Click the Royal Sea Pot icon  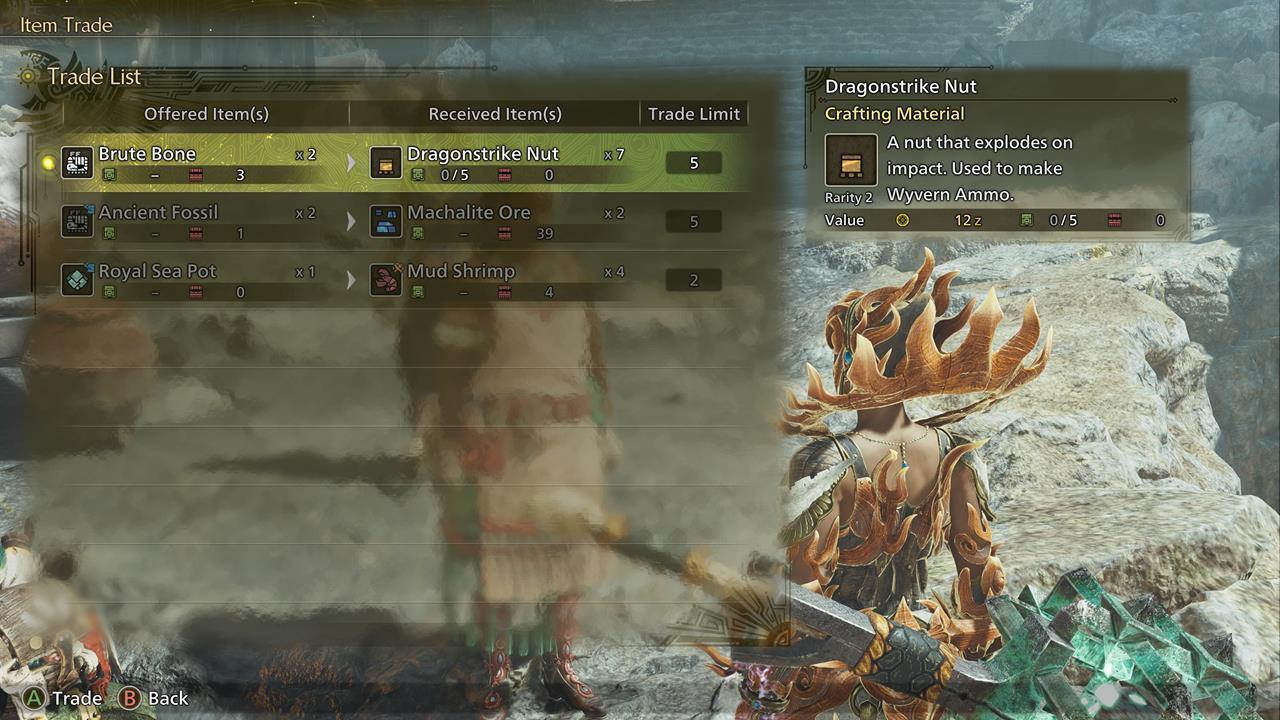[x=77, y=280]
